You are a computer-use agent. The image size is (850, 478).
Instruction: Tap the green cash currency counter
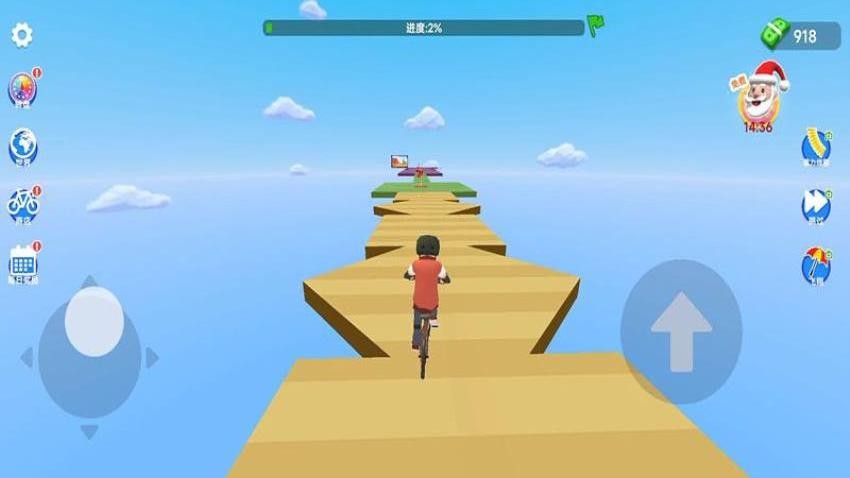[790, 36]
